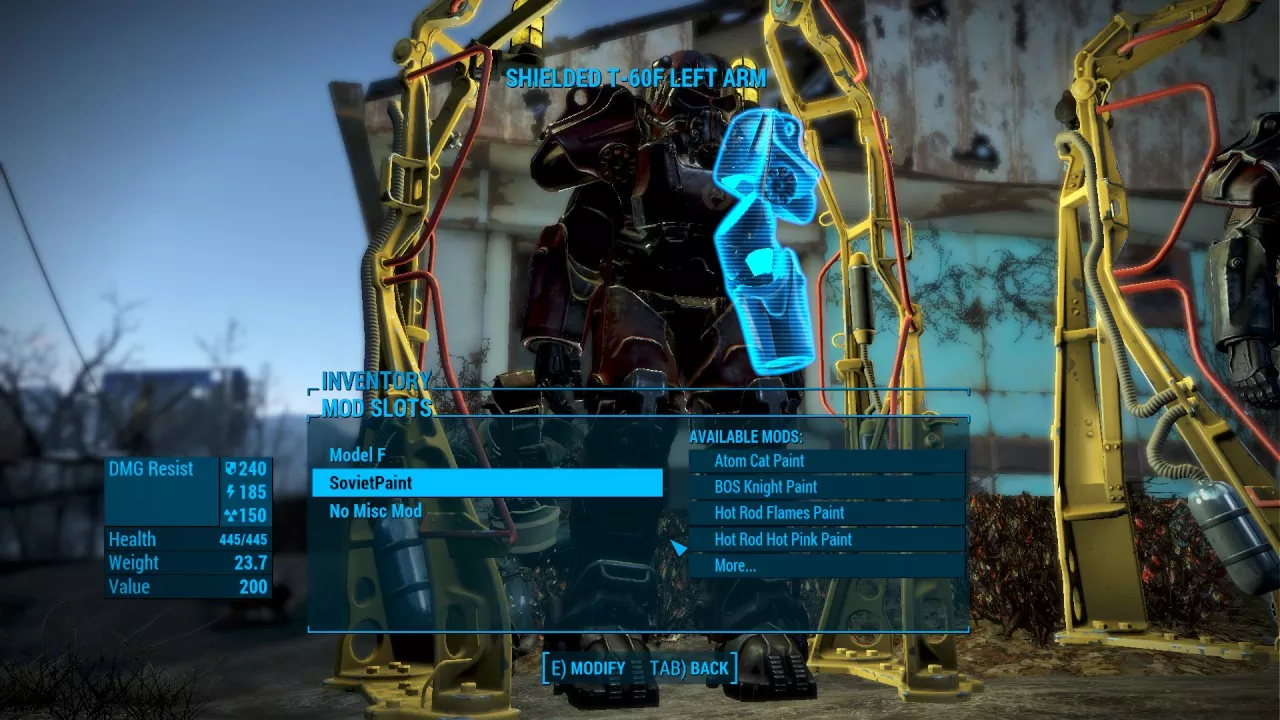Viewport: 1280px width, 720px height.
Task: Open the Inventory section header
Action: (x=376, y=381)
